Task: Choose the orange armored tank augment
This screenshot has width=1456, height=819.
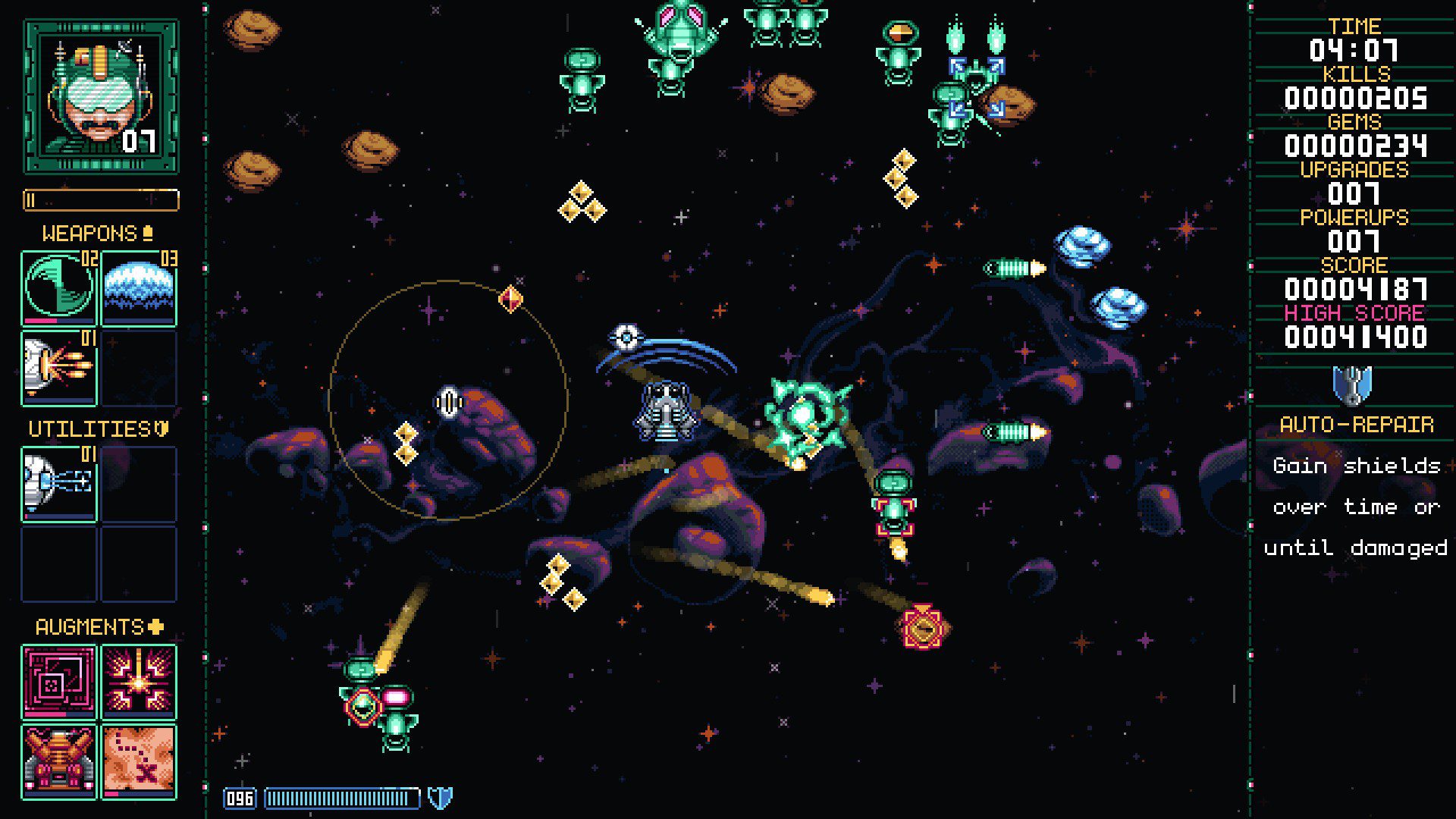Action: [x=59, y=761]
